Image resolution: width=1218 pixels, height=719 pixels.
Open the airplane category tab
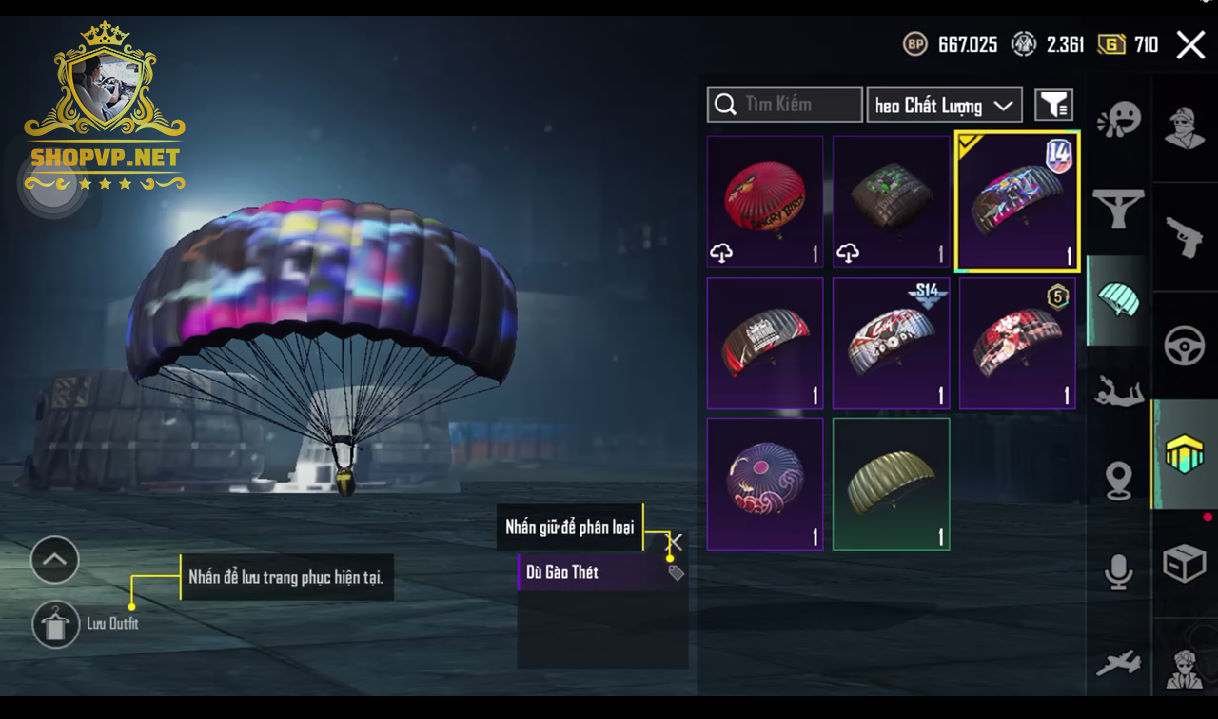[1119, 661]
